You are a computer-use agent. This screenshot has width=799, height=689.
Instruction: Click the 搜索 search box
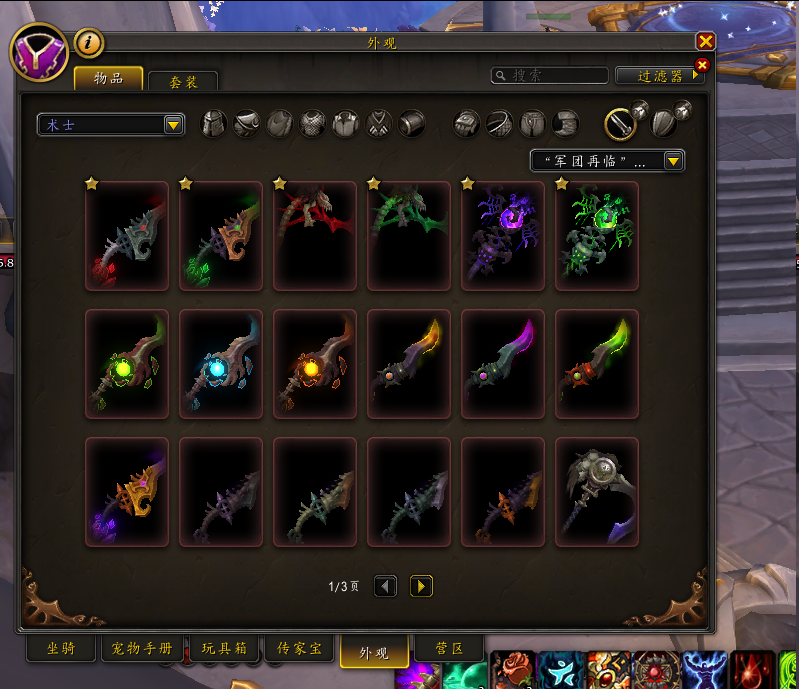550,76
